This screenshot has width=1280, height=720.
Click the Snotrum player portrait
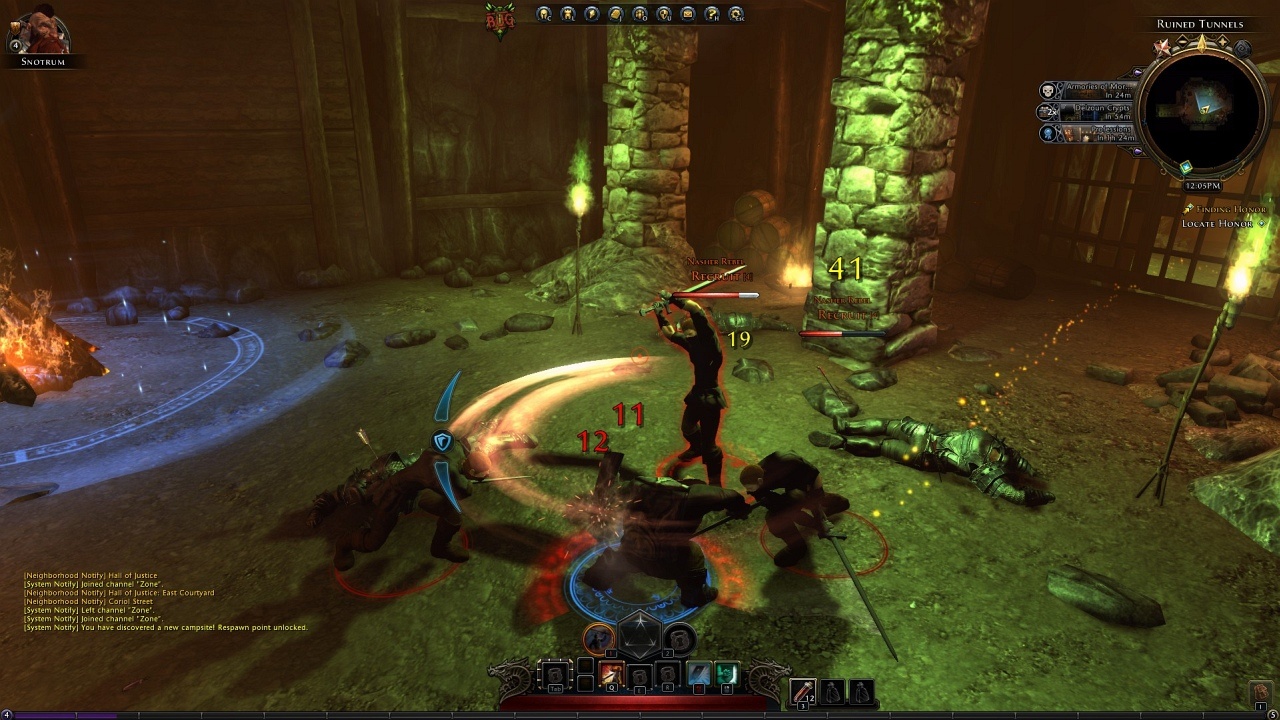pyautogui.click(x=42, y=32)
